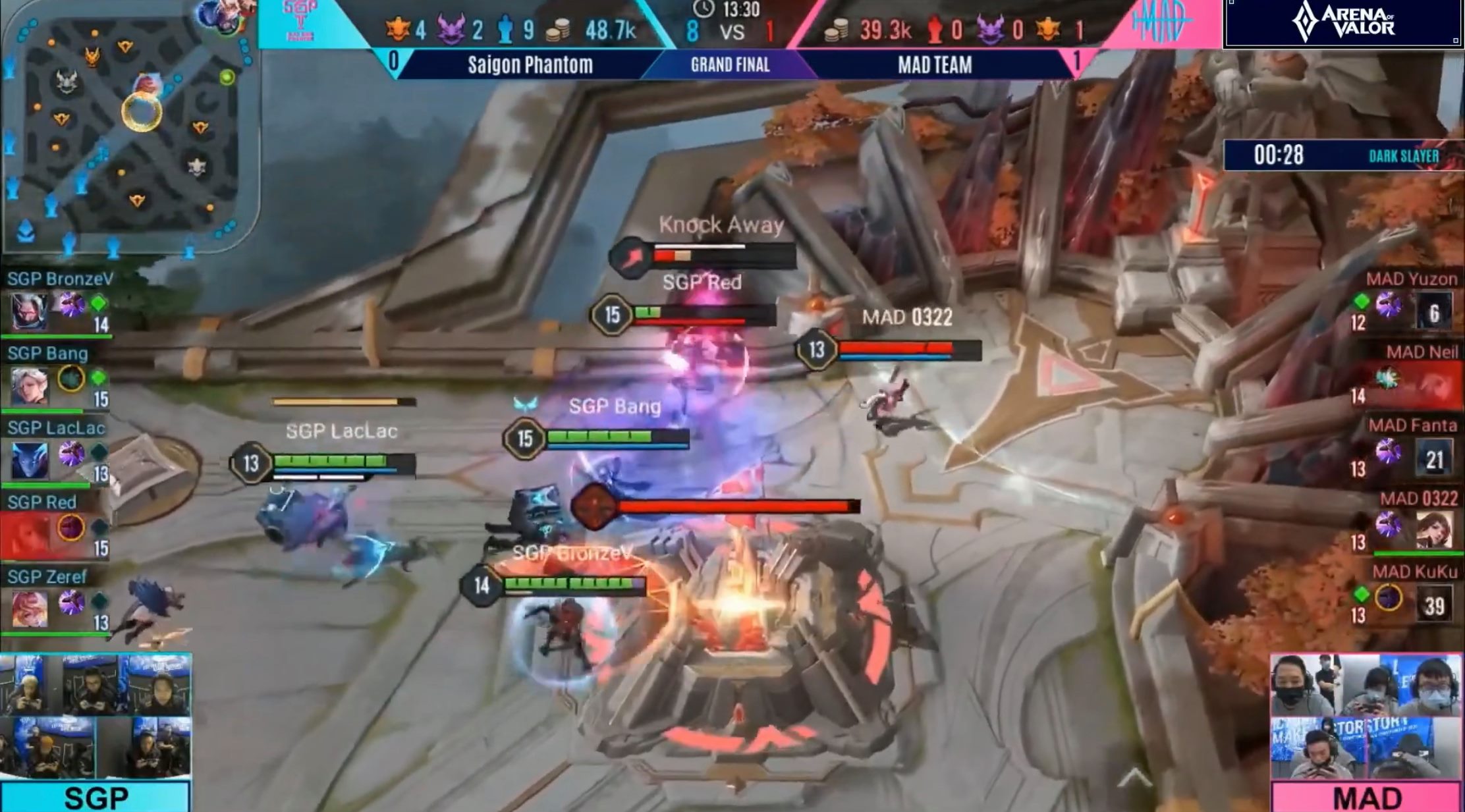This screenshot has width=1465, height=812.
Task: Select MAD 0322's hero portrait
Action: 1433,531
